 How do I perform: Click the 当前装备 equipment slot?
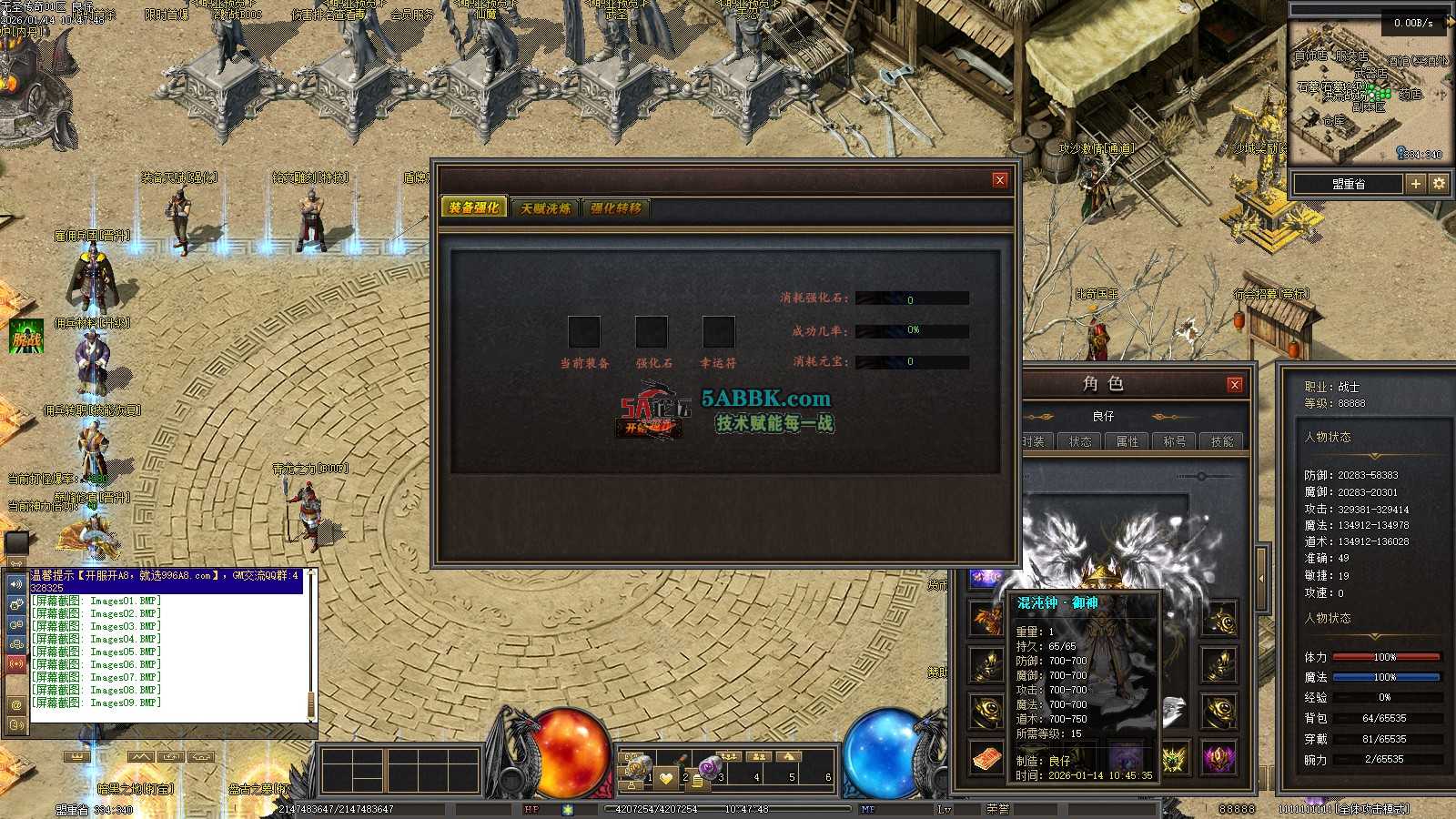pyautogui.click(x=584, y=332)
